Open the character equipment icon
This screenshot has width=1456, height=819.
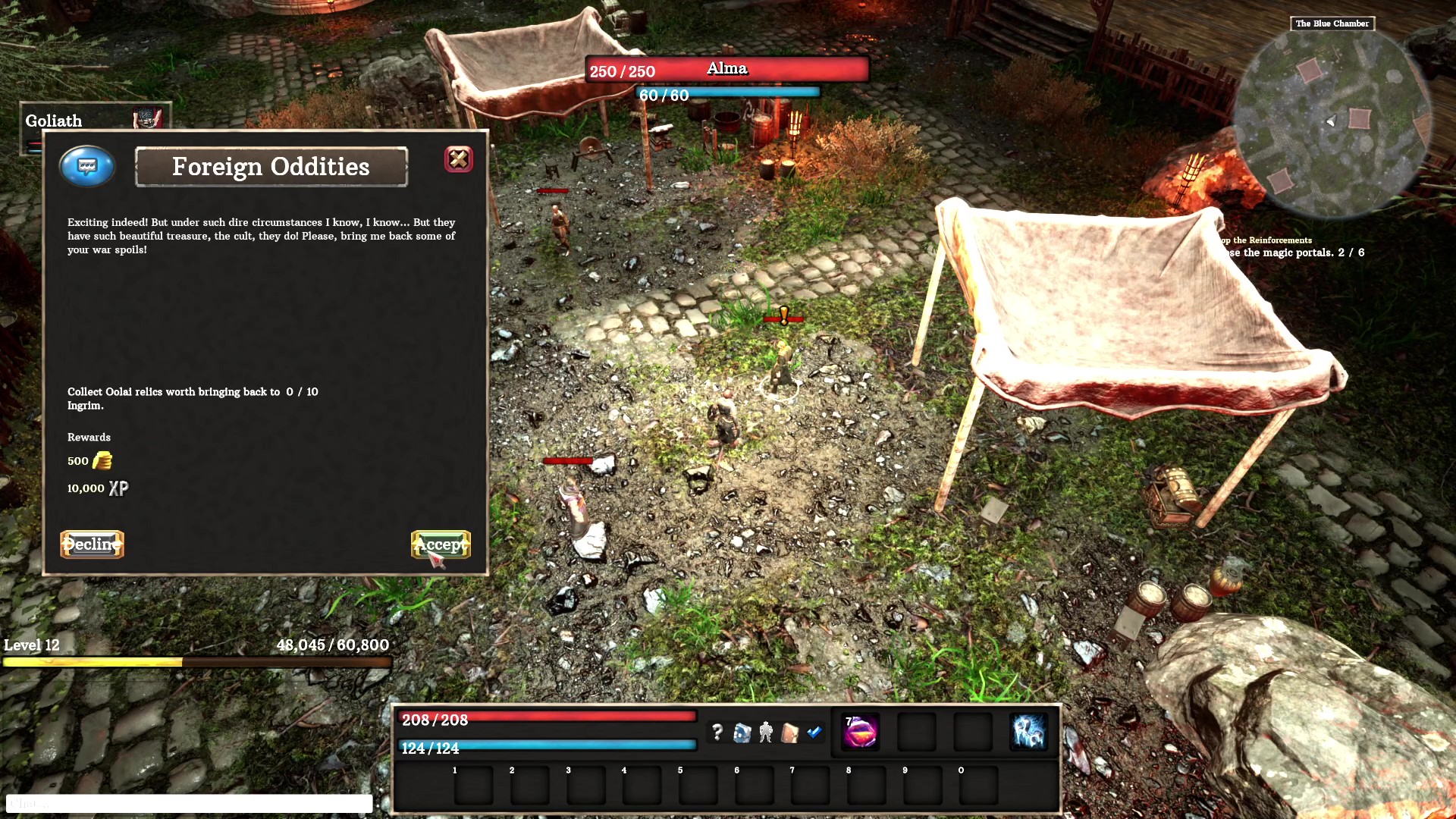pos(765,732)
